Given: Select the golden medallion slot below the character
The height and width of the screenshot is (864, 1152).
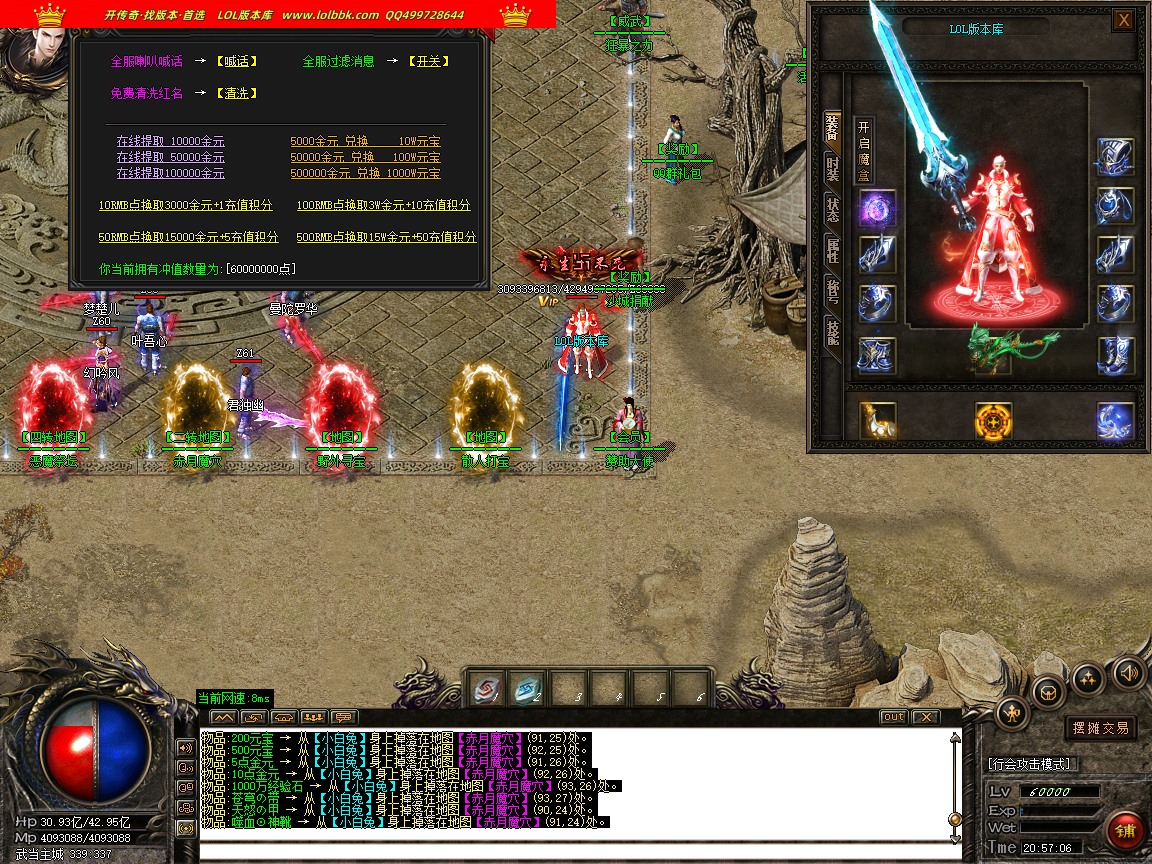Looking at the screenshot, I should pyautogui.click(x=994, y=421).
